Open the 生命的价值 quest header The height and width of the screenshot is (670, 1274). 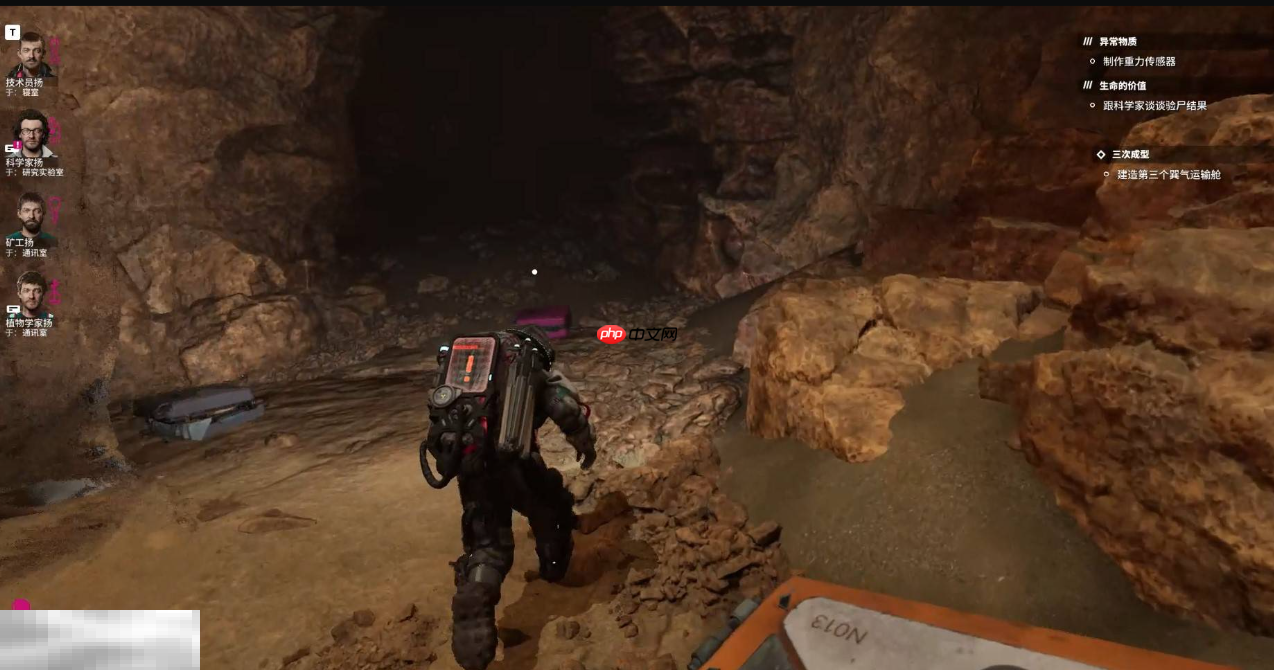1122,86
